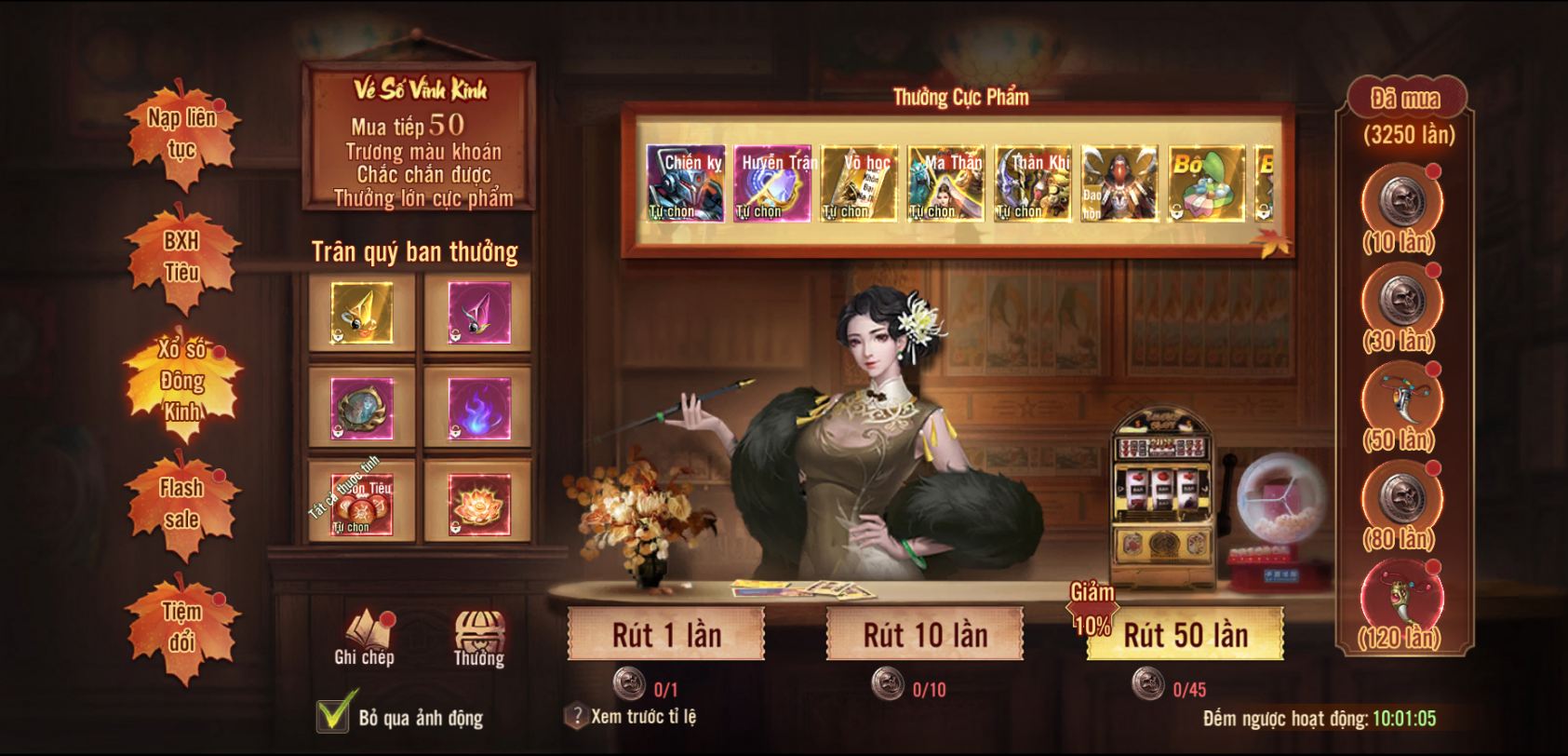Open the Ghi chép record book

pos(364,637)
